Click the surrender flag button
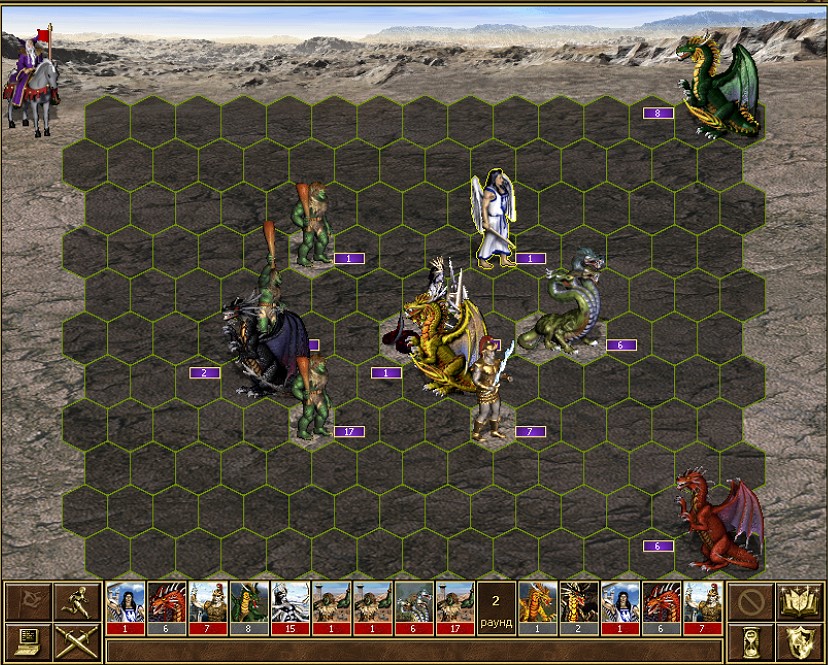This screenshot has width=828, height=665. (x=28, y=601)
